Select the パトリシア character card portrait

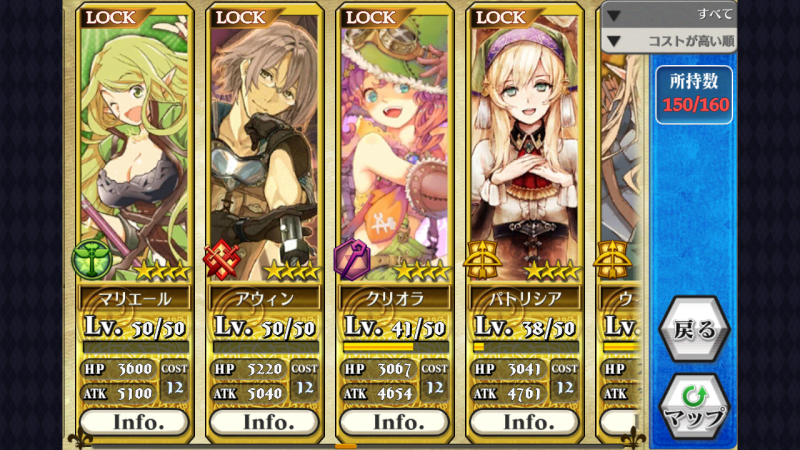(526, 150)
